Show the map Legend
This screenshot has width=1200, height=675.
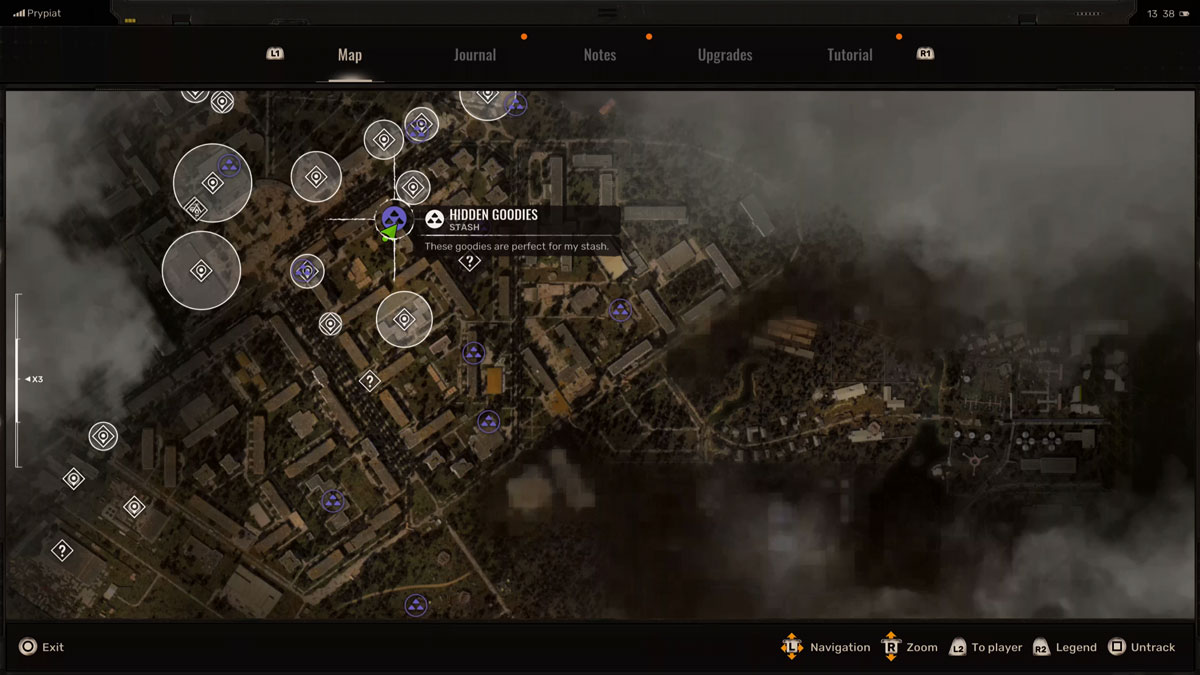[x=1065, y=647]
